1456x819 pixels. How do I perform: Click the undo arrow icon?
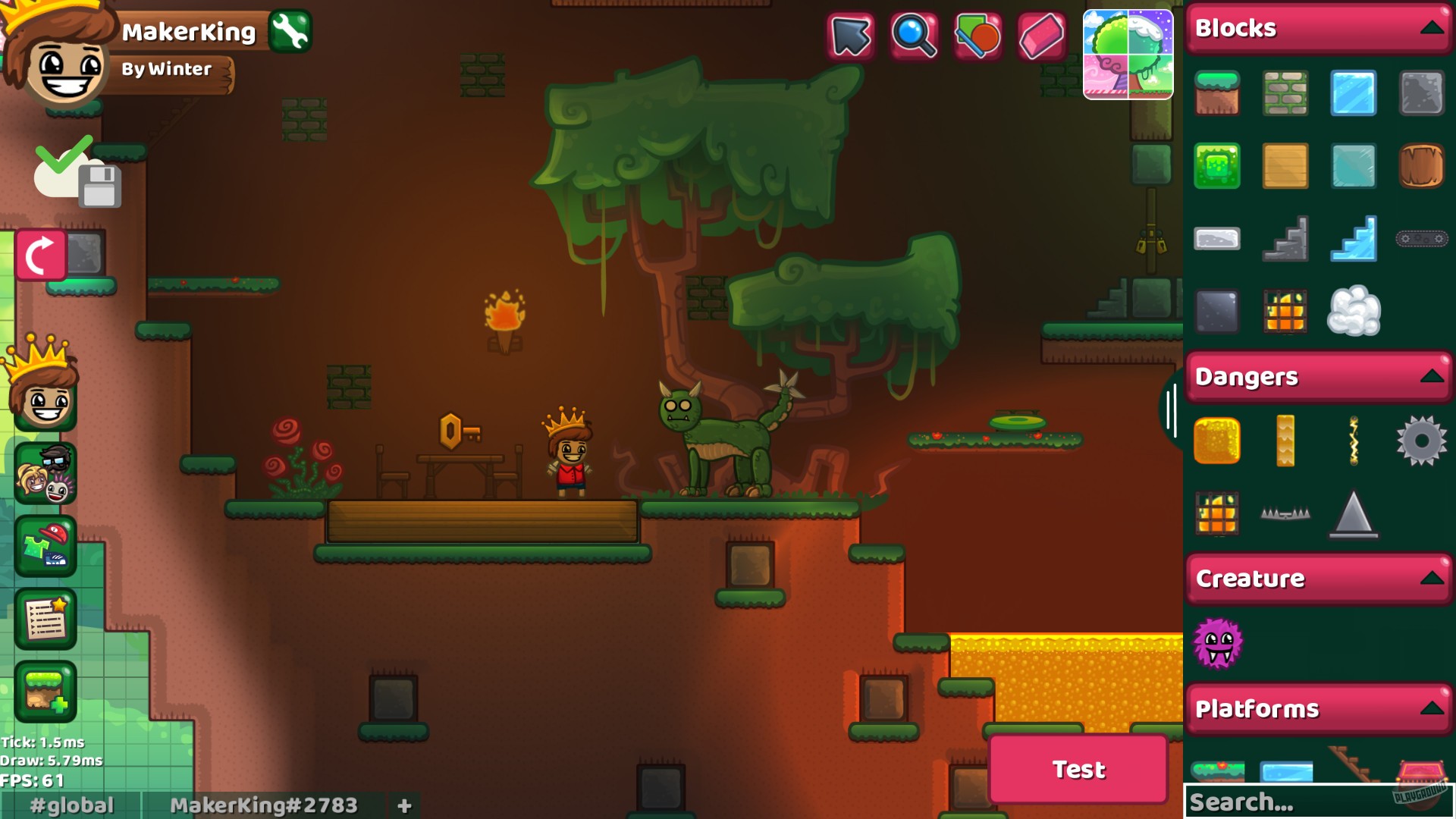point(42,252)
